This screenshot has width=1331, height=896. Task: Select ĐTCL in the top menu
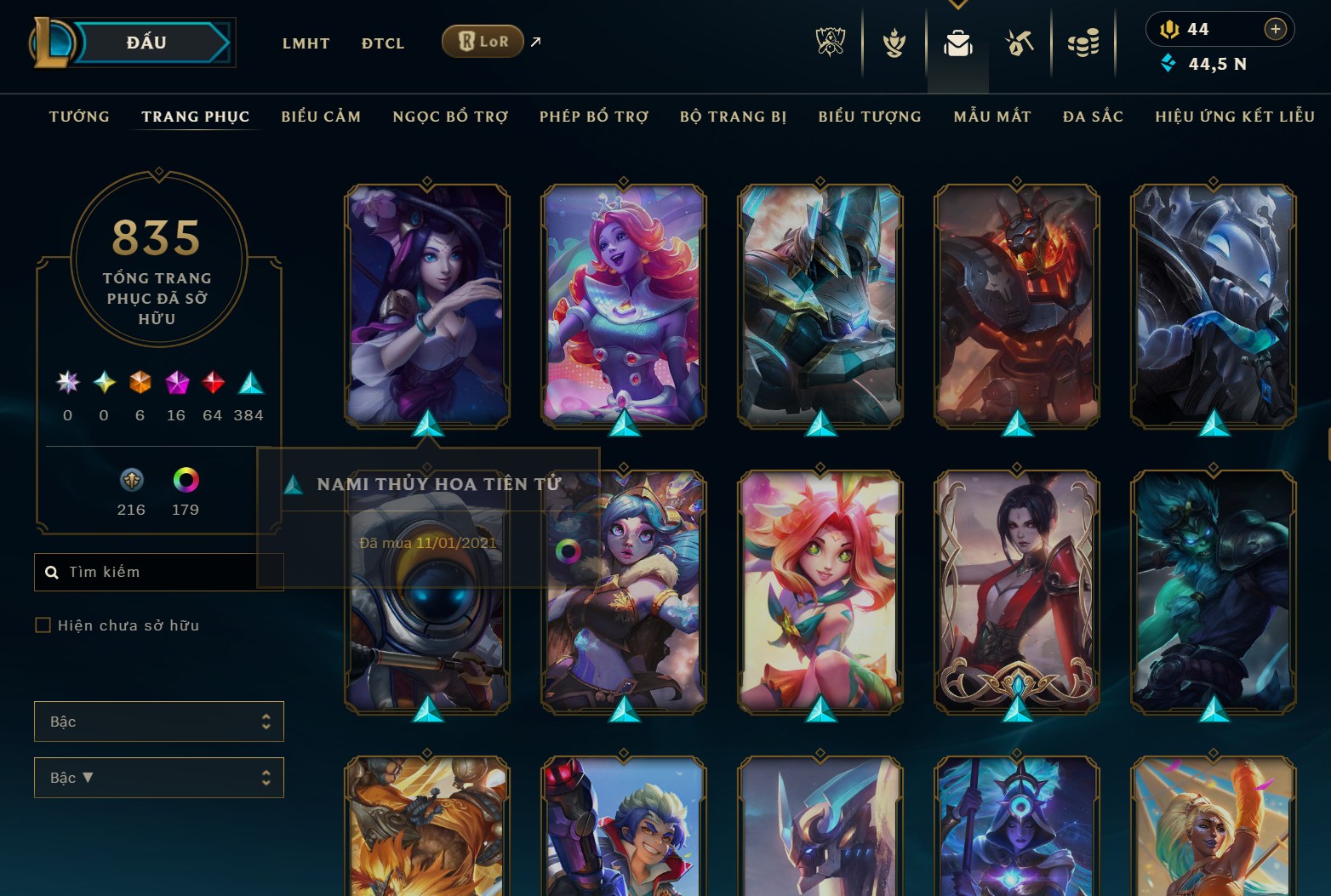[x=382, y=43]
